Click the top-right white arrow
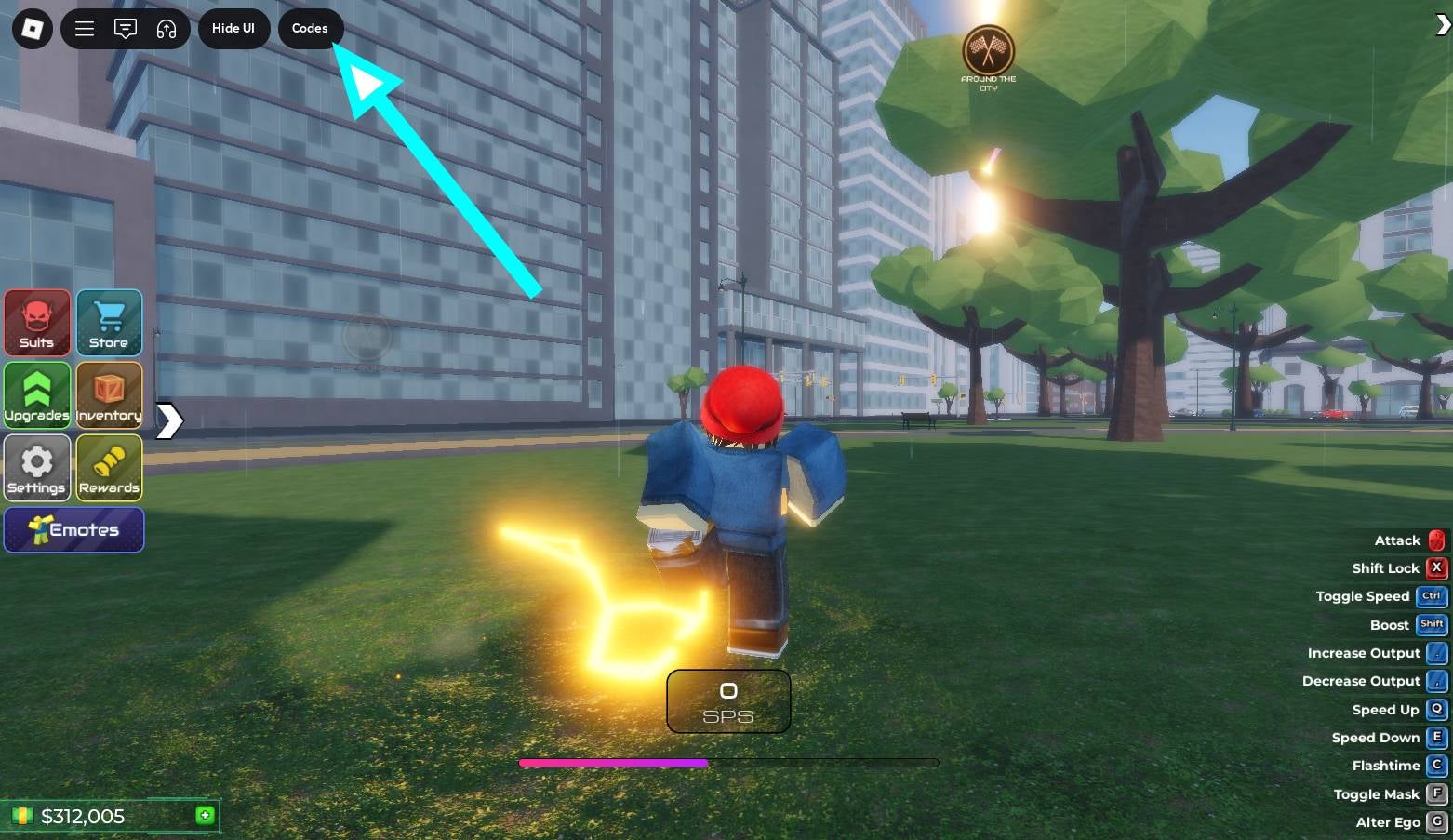This screenshot has width=1453, height=840. click(1442, 26)
